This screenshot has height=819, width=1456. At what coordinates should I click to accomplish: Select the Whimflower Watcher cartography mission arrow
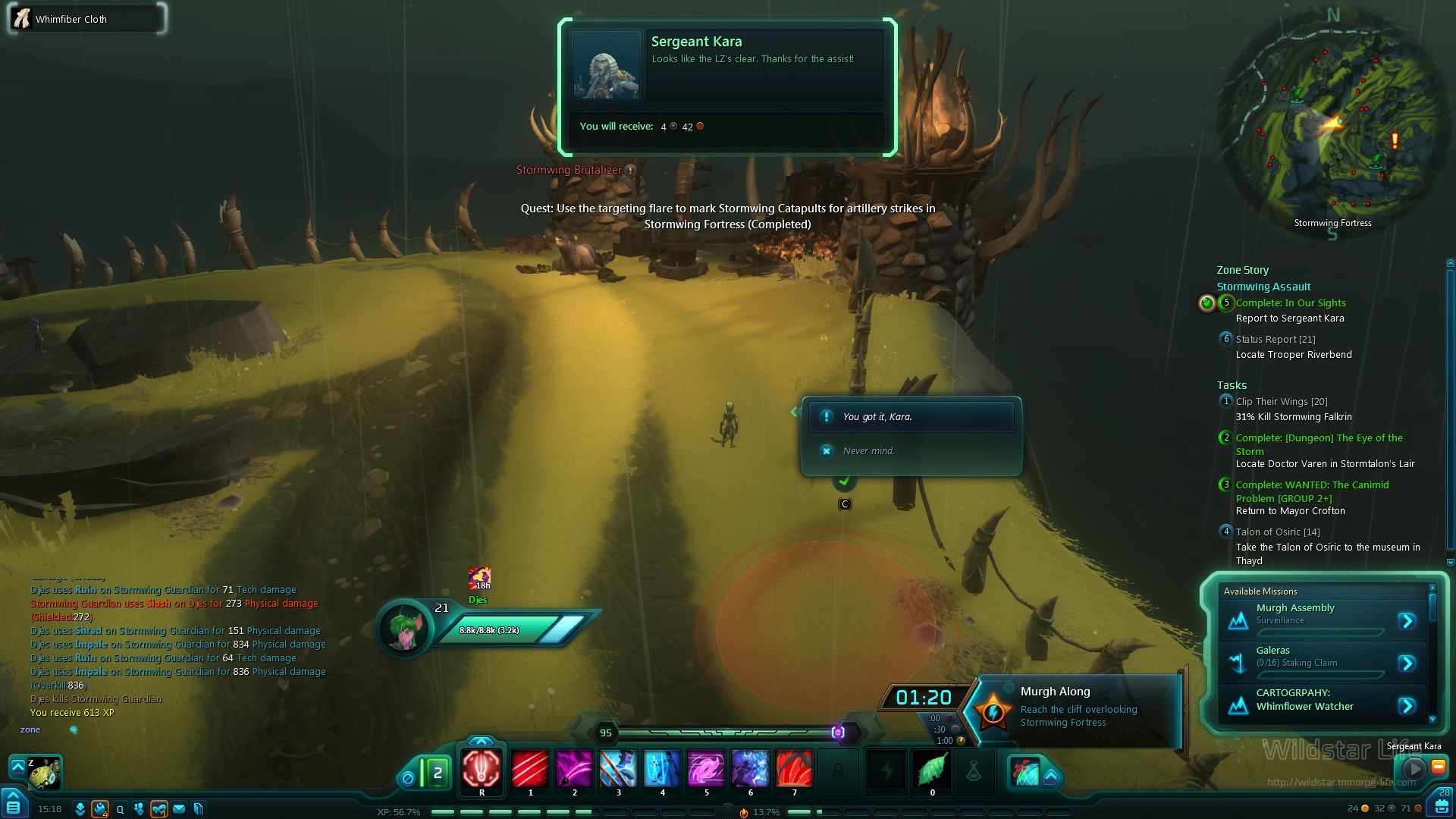[1407, 706]
